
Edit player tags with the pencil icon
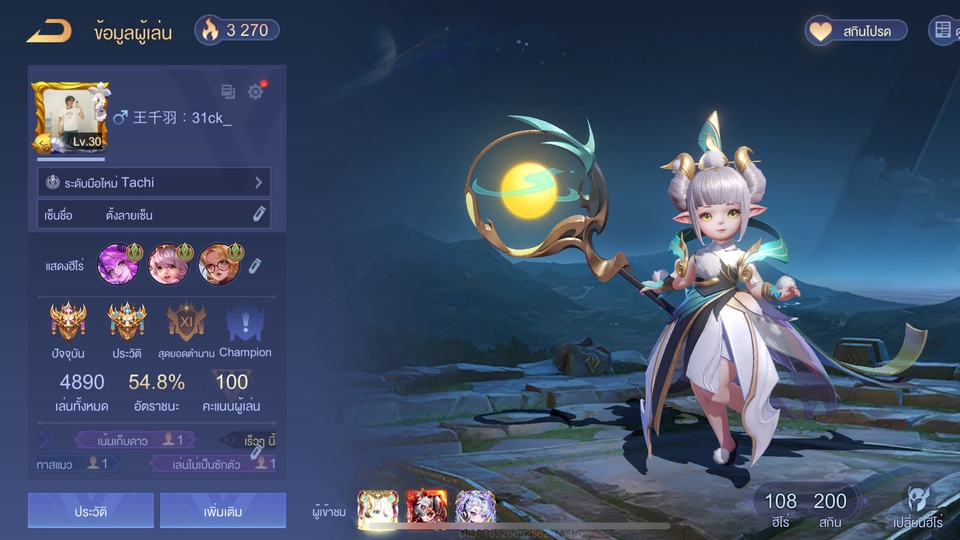point(257,452)
